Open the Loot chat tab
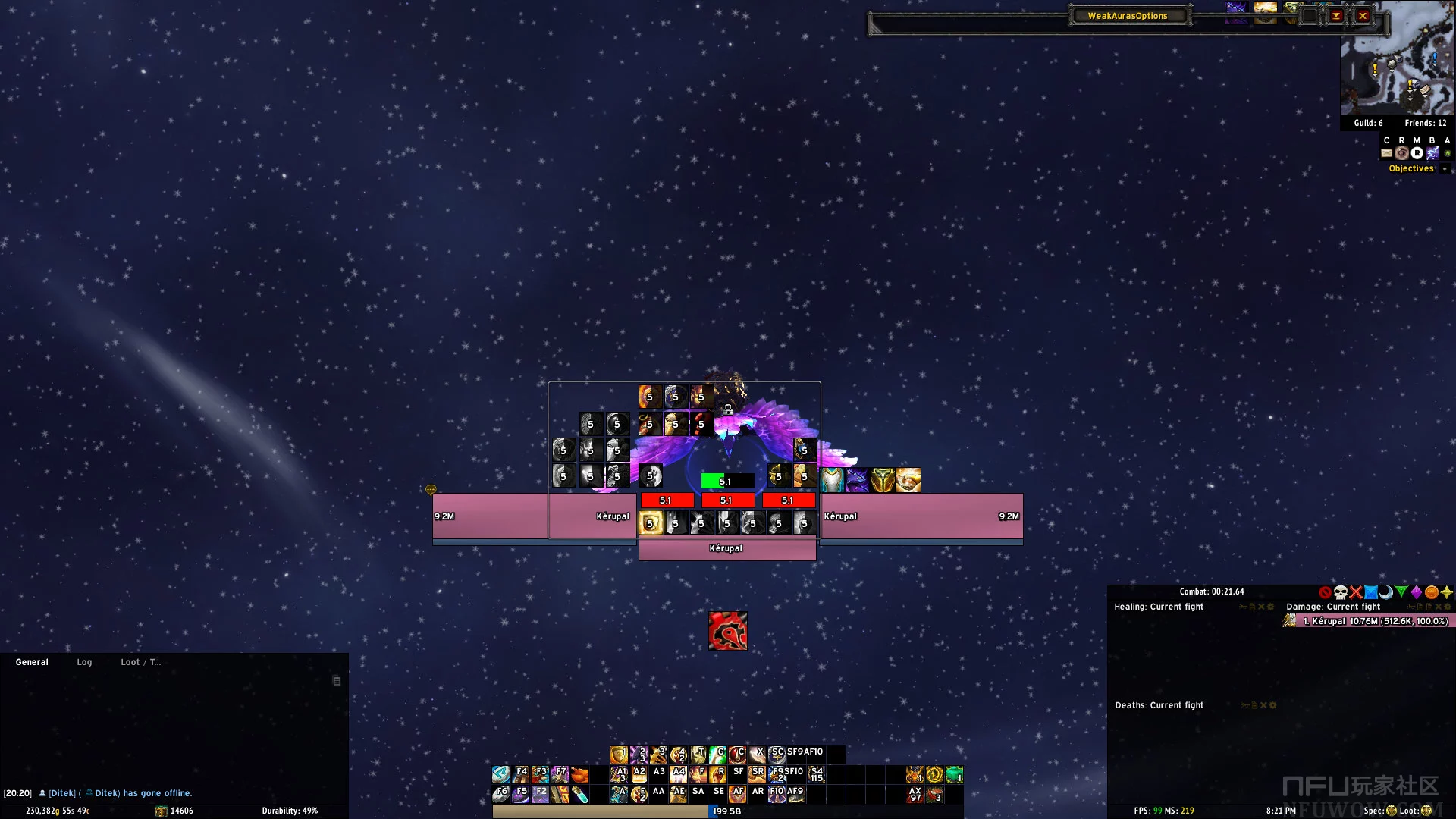Viewport: 1456px width, 819px height. [x=140, y=662]
